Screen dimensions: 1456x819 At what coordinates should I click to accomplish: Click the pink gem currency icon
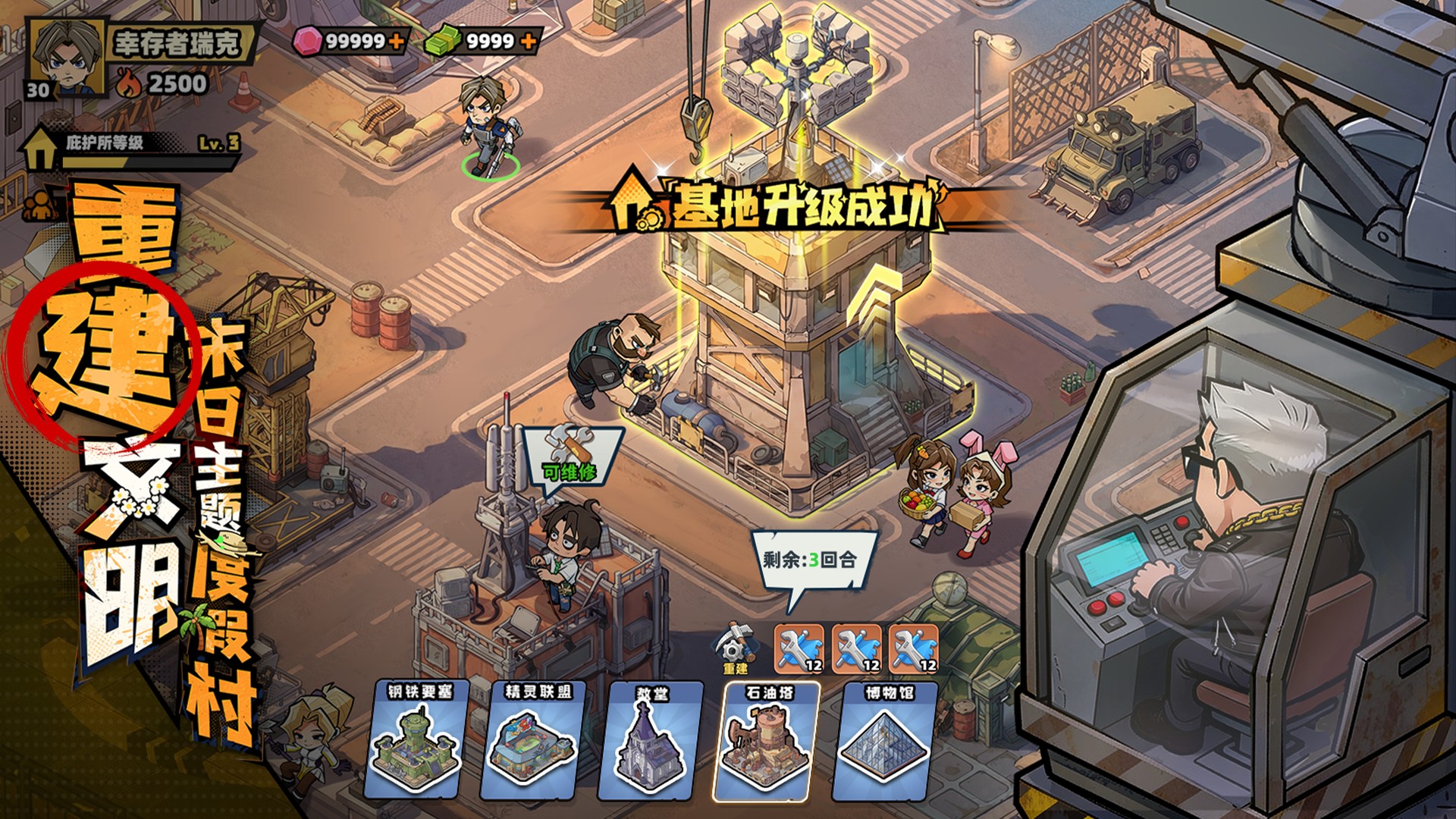point(306,43)
